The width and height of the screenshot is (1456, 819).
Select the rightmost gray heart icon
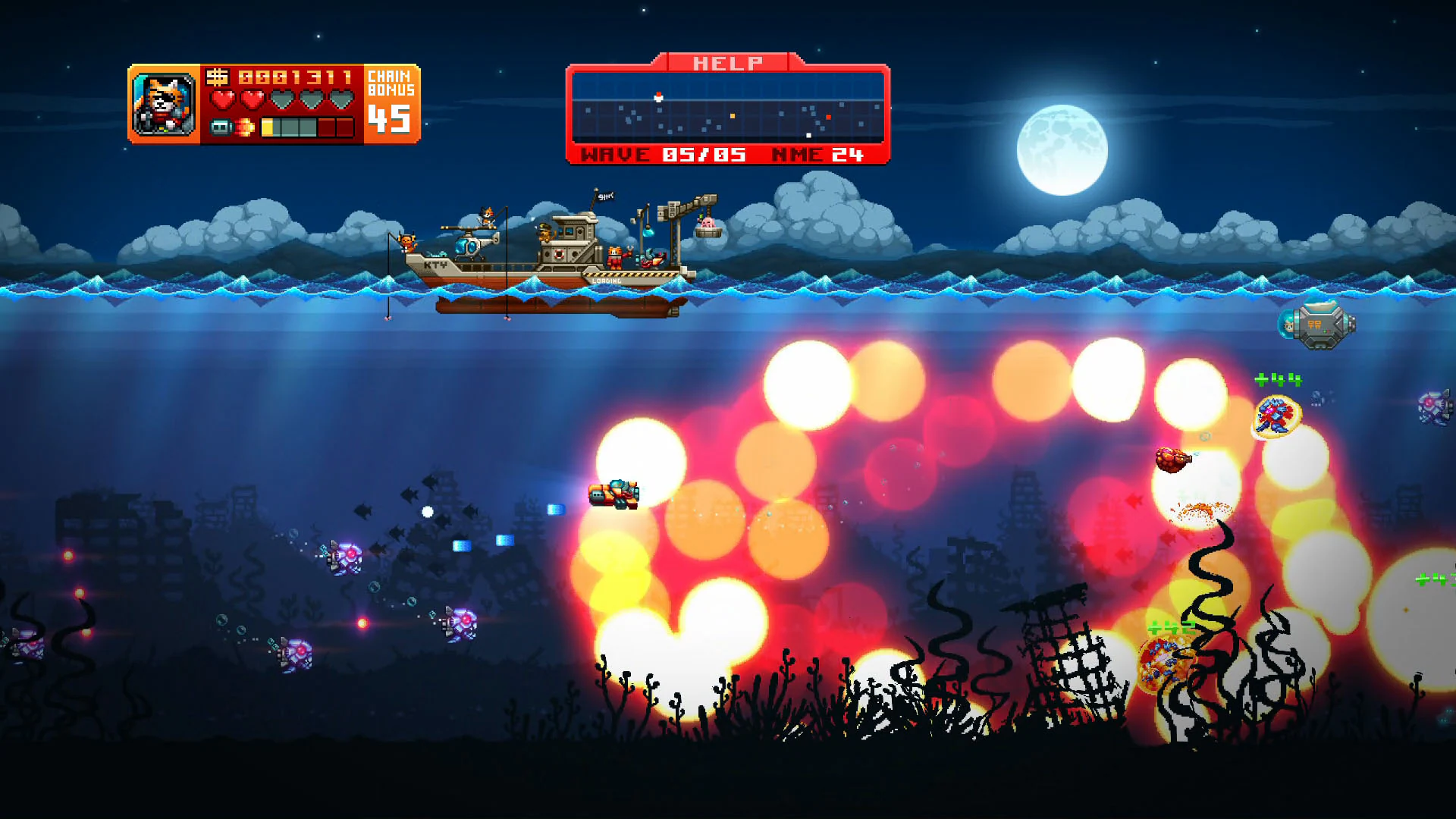(x=341, y=99)
